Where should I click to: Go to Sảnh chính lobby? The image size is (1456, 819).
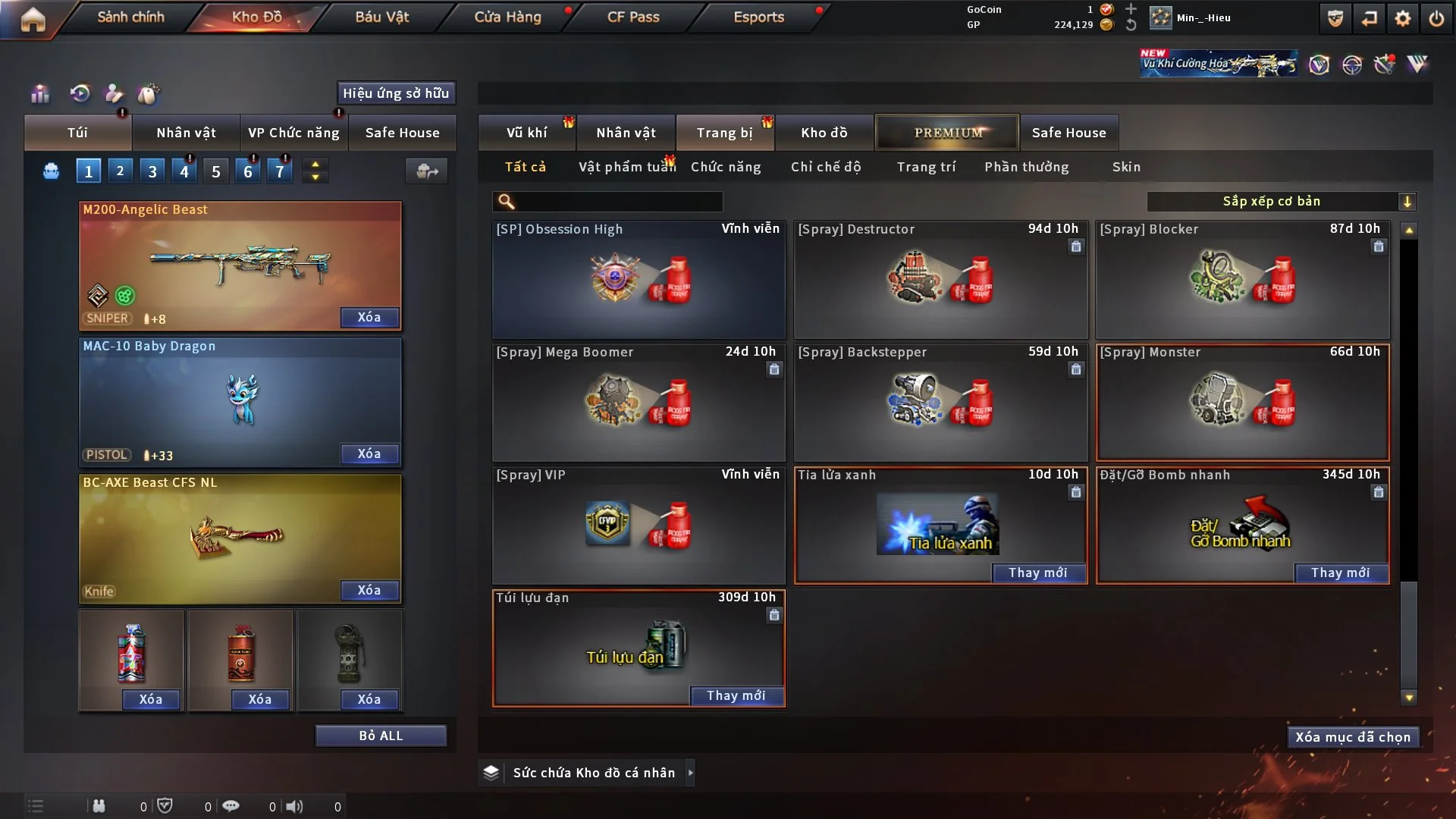pyautogui.click(x=130, y=17)
